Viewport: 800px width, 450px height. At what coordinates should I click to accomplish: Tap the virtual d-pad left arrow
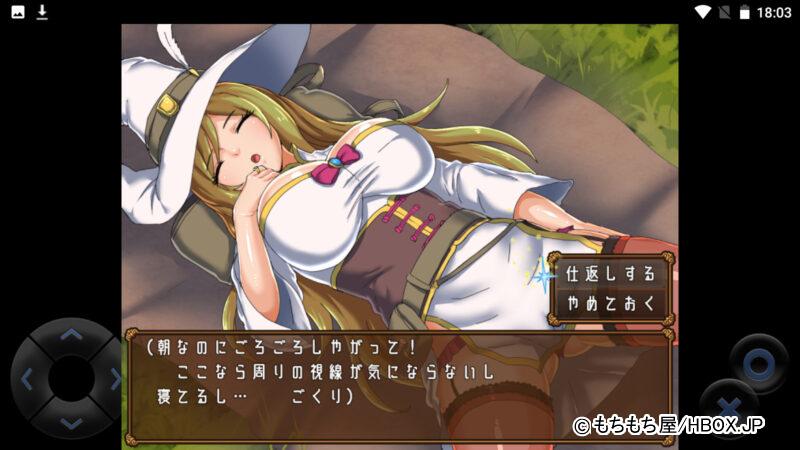(27, 379)
